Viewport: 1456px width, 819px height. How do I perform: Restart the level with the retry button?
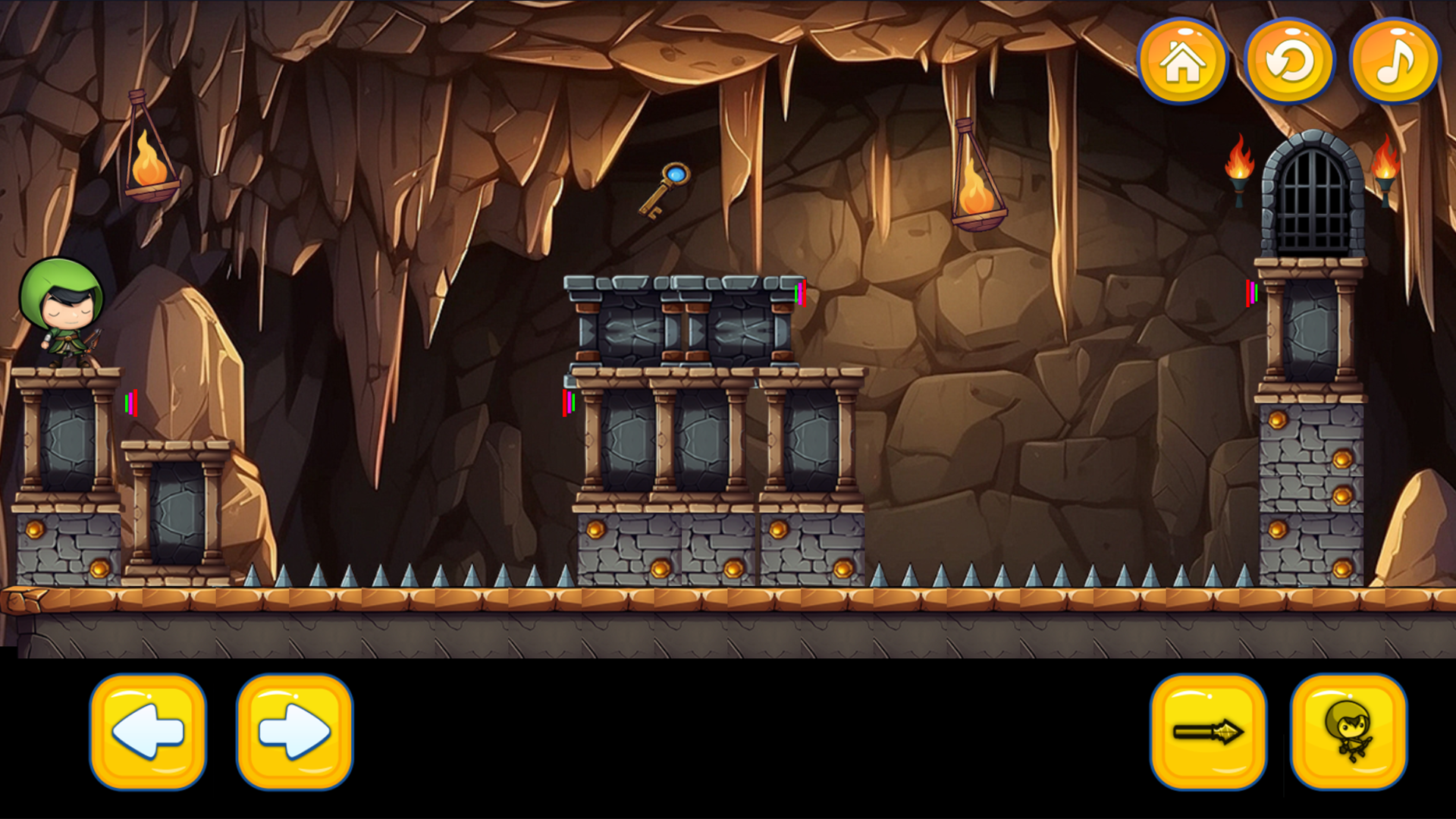1289,61
